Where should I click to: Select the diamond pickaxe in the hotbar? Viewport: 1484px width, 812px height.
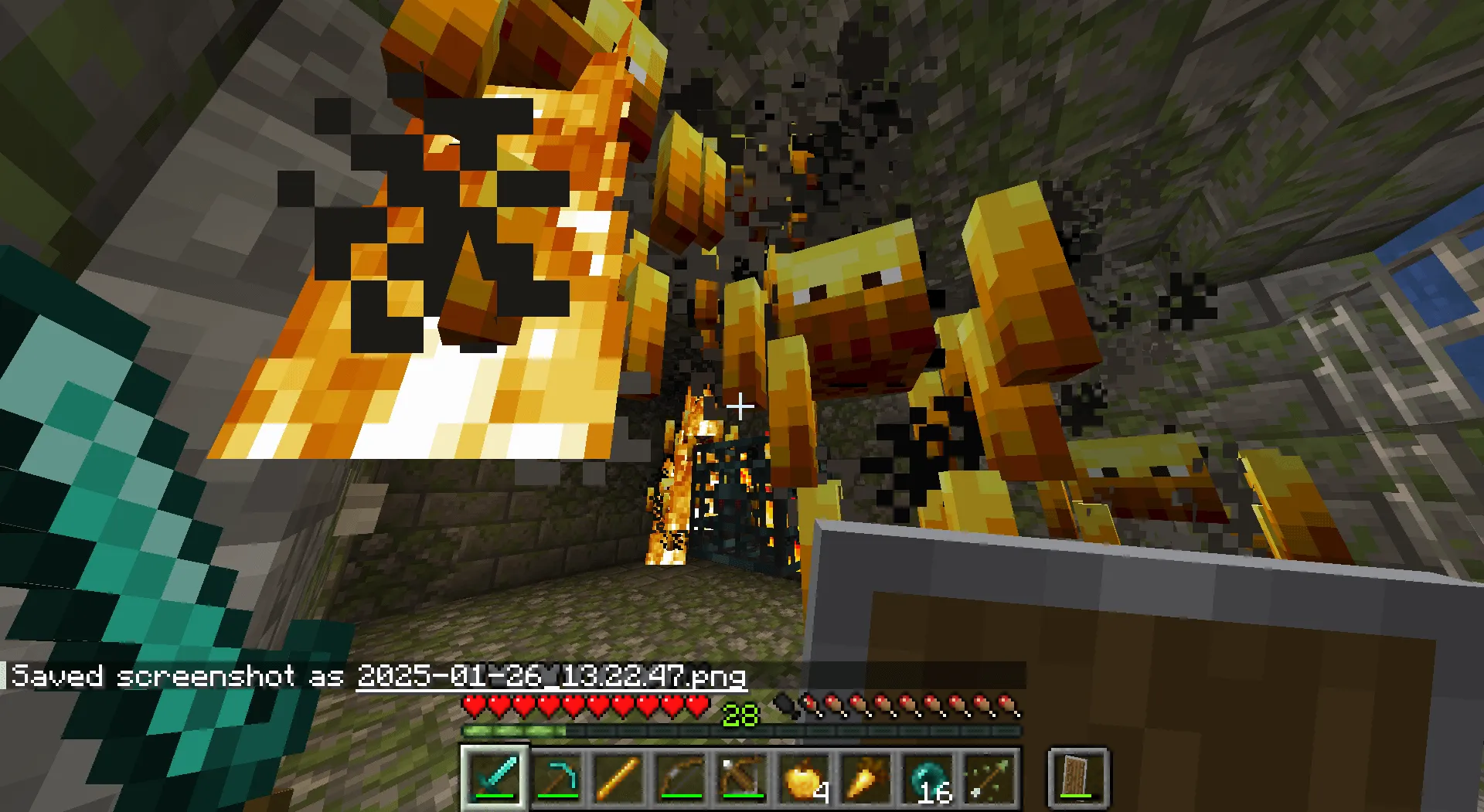click(x=557, y=779)
